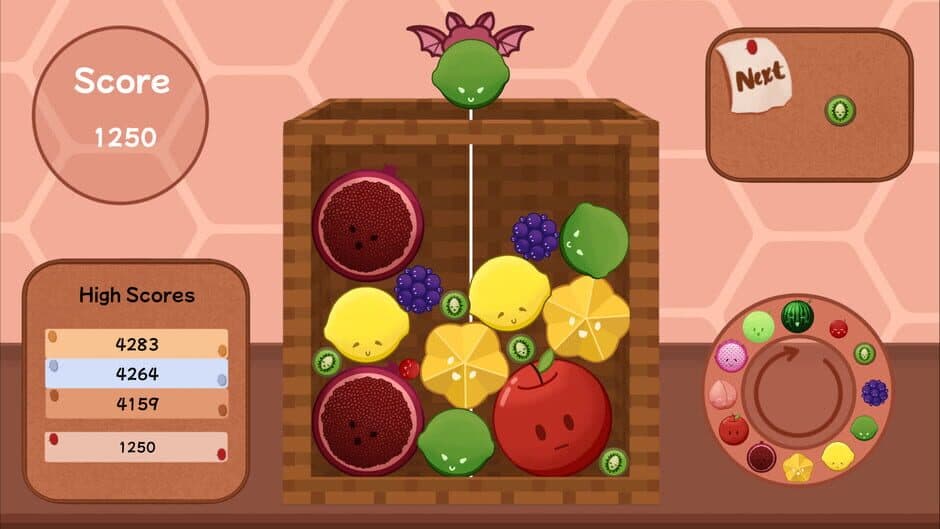Choose the kiwi icon on the fruit cycle wheel
940x529 pixels.
(864, 353)
